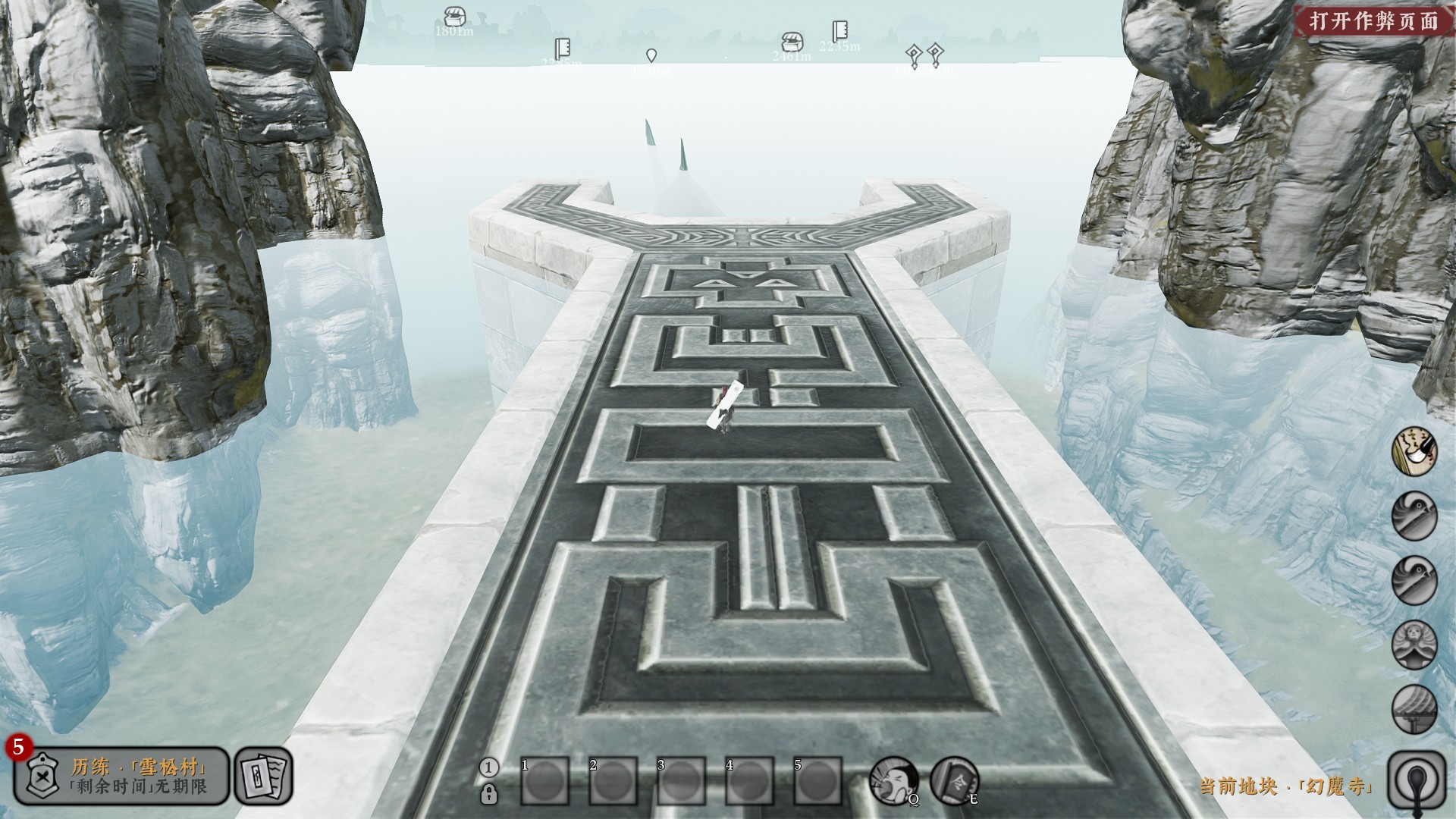Open the 雪松村 training quest tracker
Screen dimensions: 1456x819
point(121,776)
